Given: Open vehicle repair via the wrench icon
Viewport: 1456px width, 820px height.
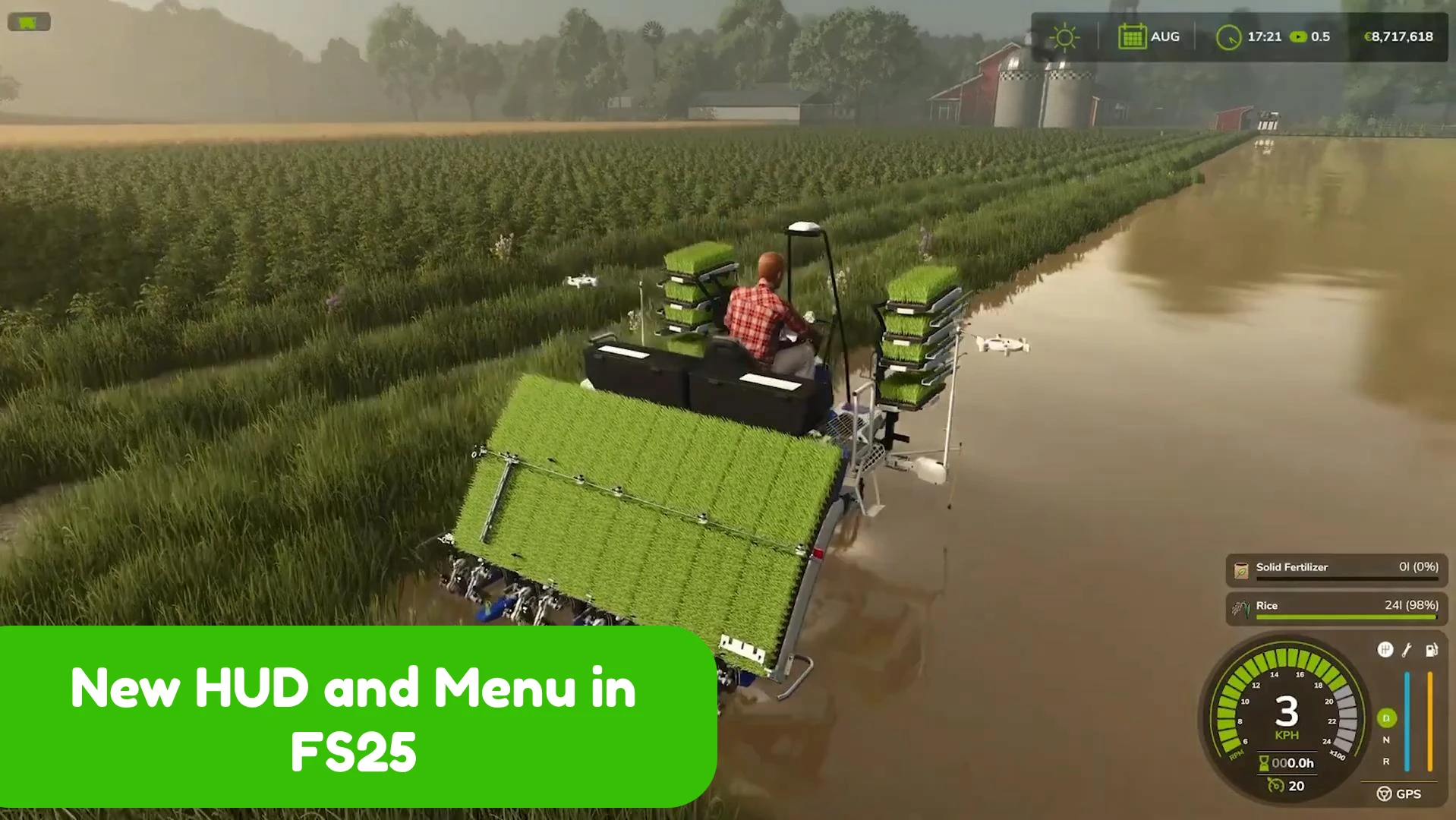Looking at the screenshot, I should pyautogui.click(x=1406, y=650).
